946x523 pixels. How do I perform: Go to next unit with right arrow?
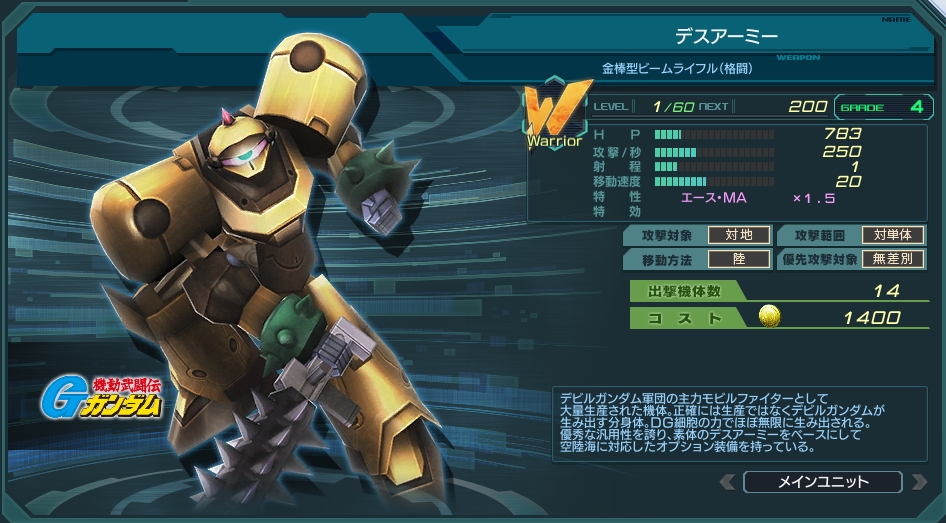(919, 482)
